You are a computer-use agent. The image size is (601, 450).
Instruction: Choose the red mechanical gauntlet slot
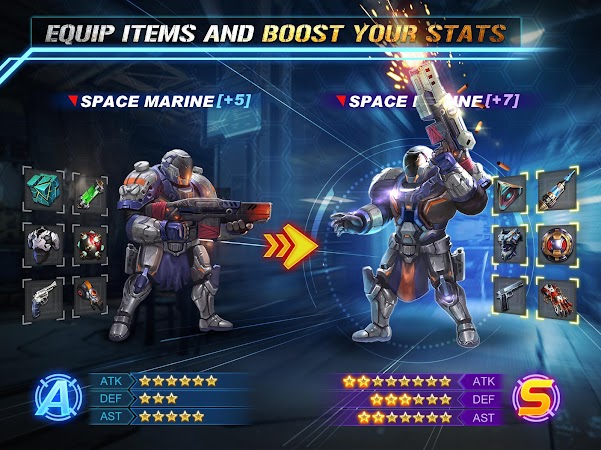pos(558,297)
